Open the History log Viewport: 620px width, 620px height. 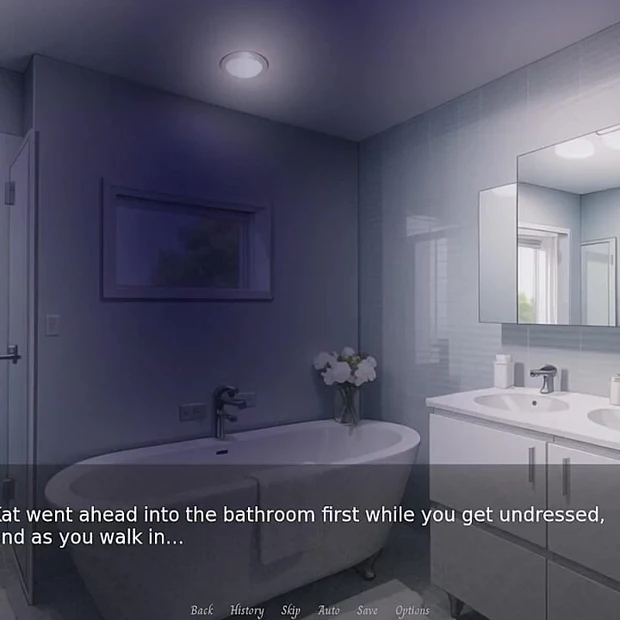click(247, 610)
